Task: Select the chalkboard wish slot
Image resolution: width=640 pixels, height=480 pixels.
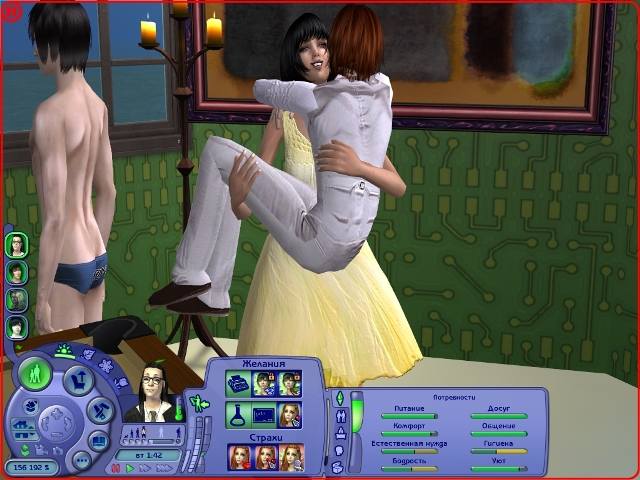Action: 264,414
